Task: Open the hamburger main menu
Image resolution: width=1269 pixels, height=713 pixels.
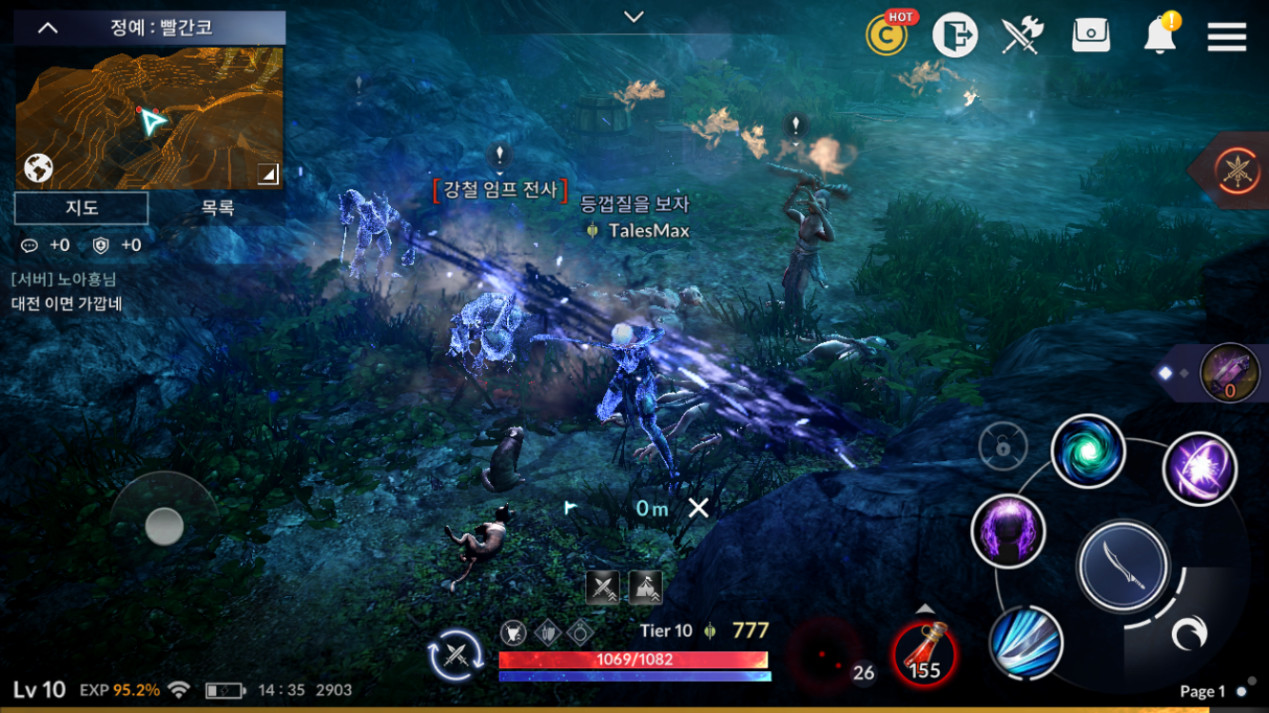Action: point(1226,37)
